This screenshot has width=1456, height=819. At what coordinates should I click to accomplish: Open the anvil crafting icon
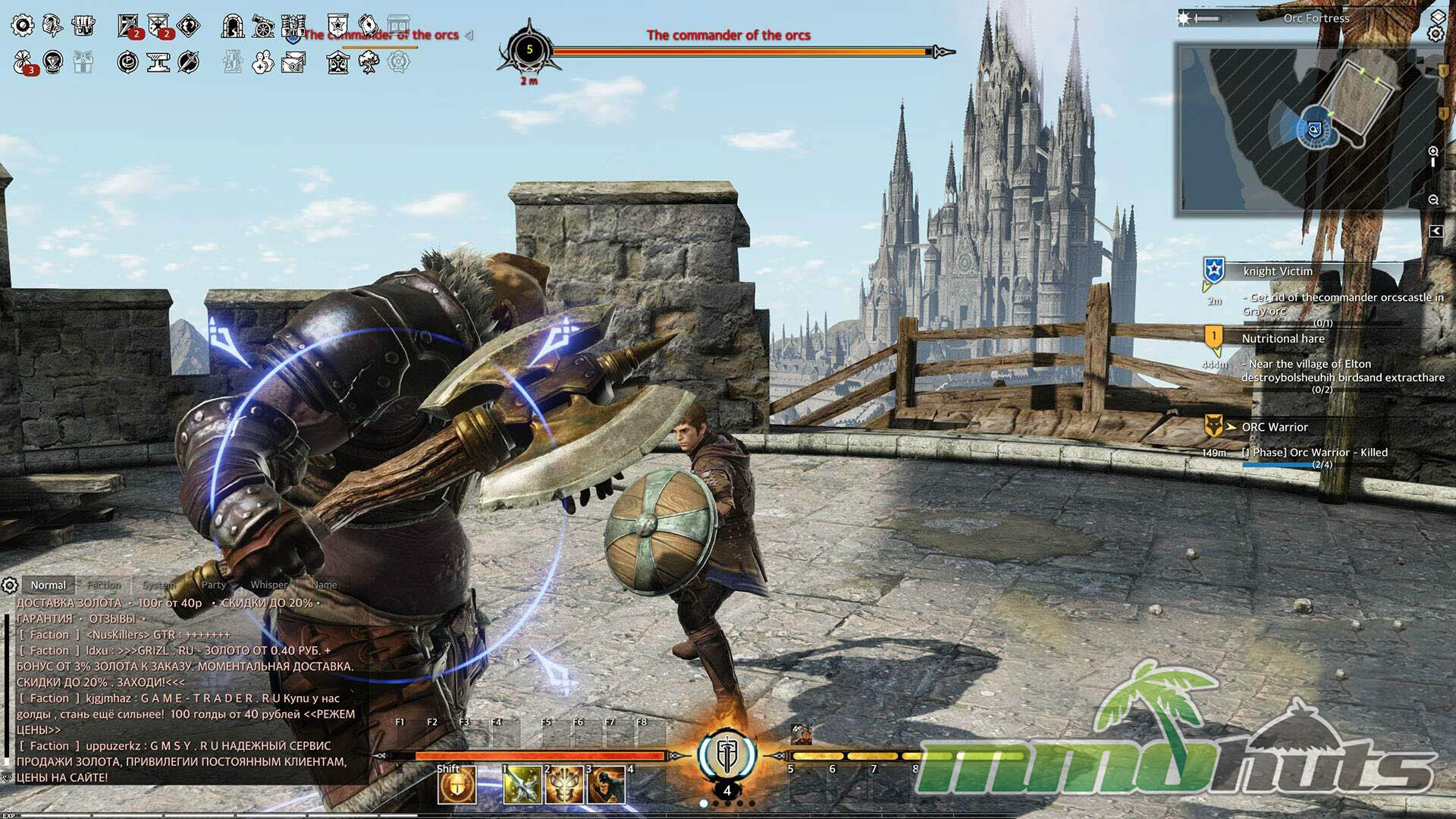158,62
